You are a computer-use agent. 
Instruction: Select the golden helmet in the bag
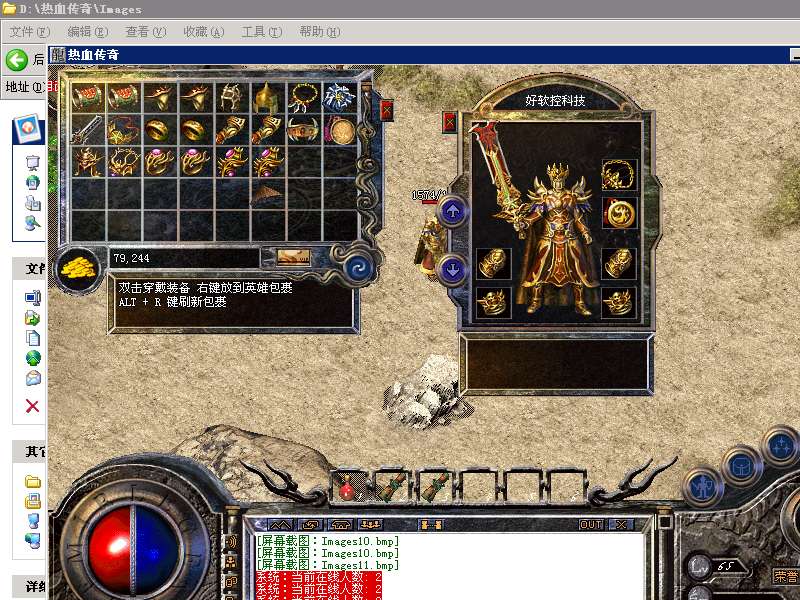(x=267, y=97)
